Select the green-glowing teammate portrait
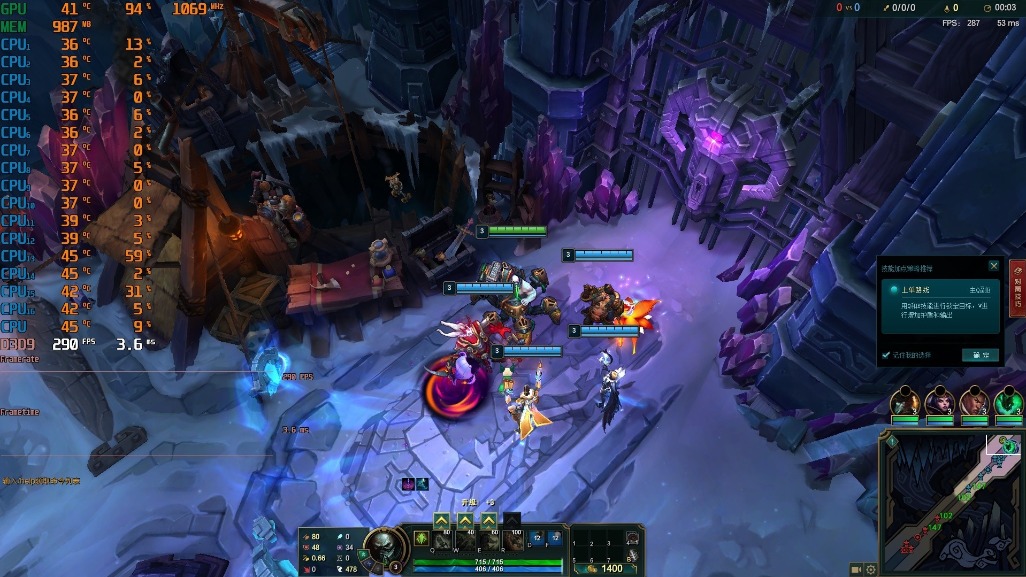Viewport: 1026px width, 577px height. coord(1008,402)
